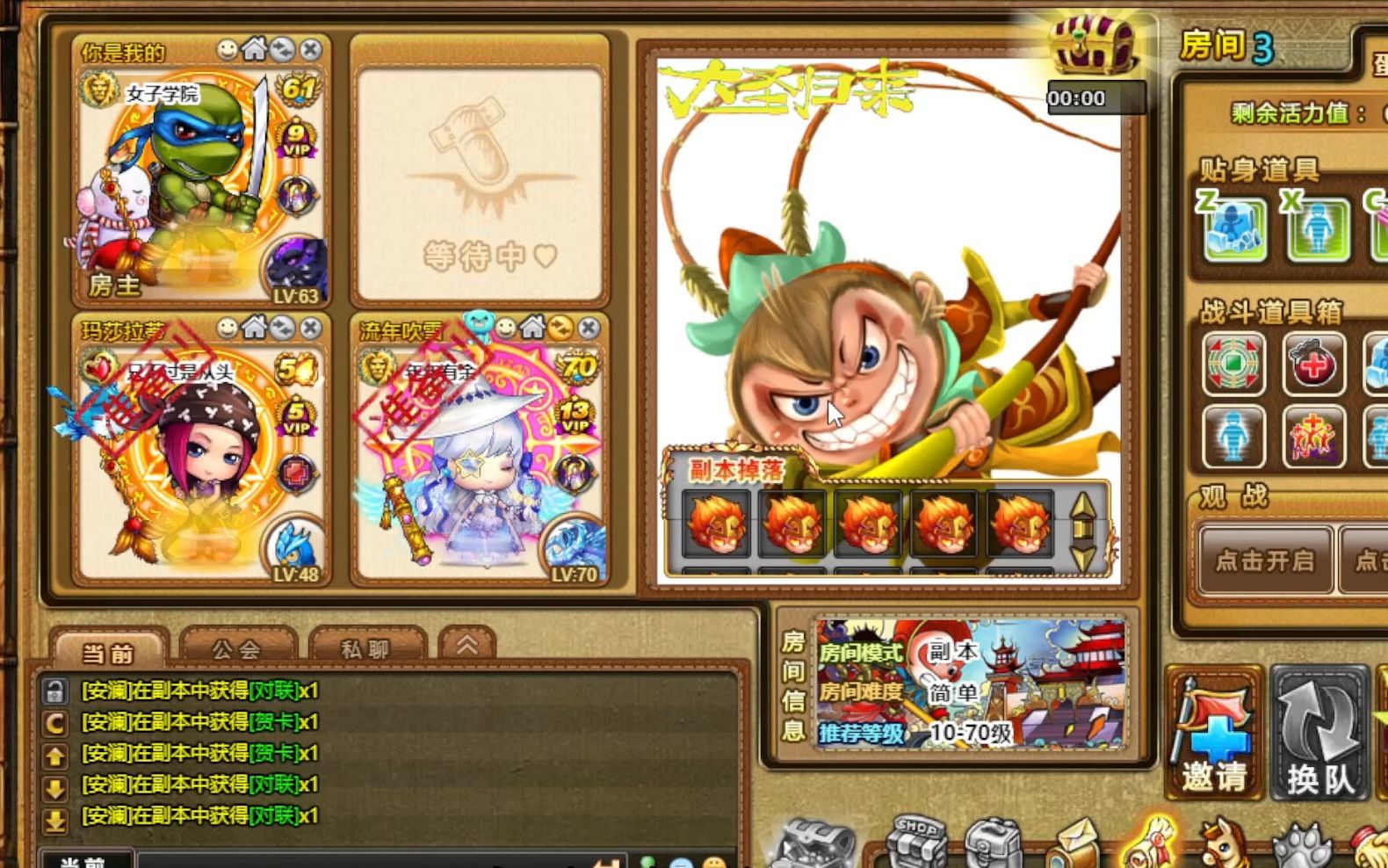This screenshot has width=1388, height=868.
Task: Select the 当前 current chat tab
Action: pos(108,652)
